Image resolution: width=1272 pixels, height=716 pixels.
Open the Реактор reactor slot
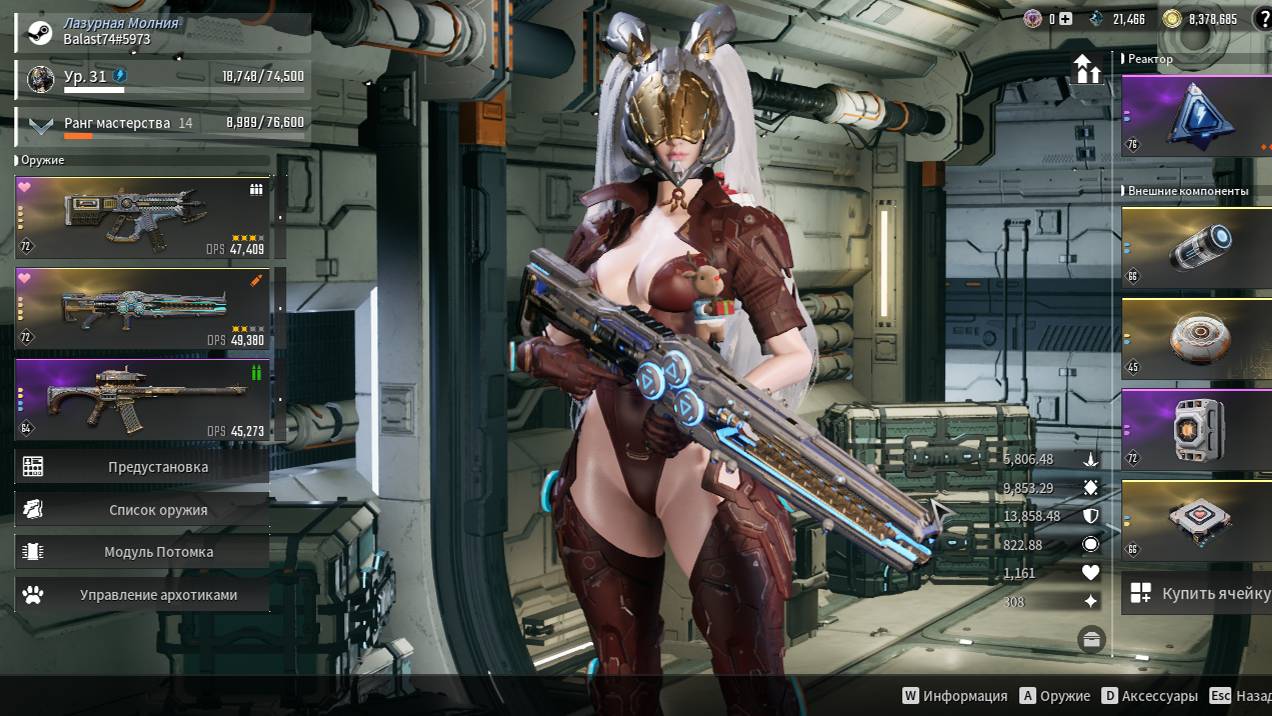tap(1196, 115)
